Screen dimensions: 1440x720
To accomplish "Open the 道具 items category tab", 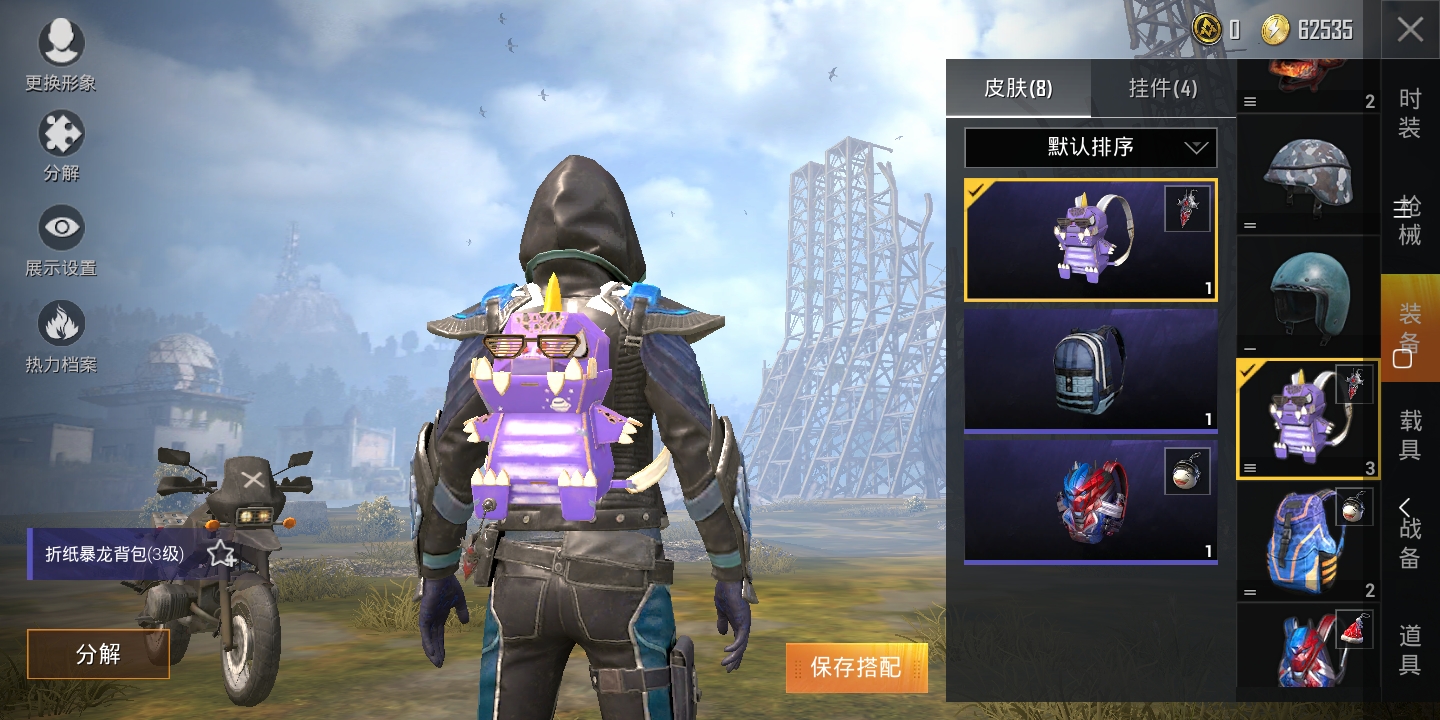I will (1409, 650).
